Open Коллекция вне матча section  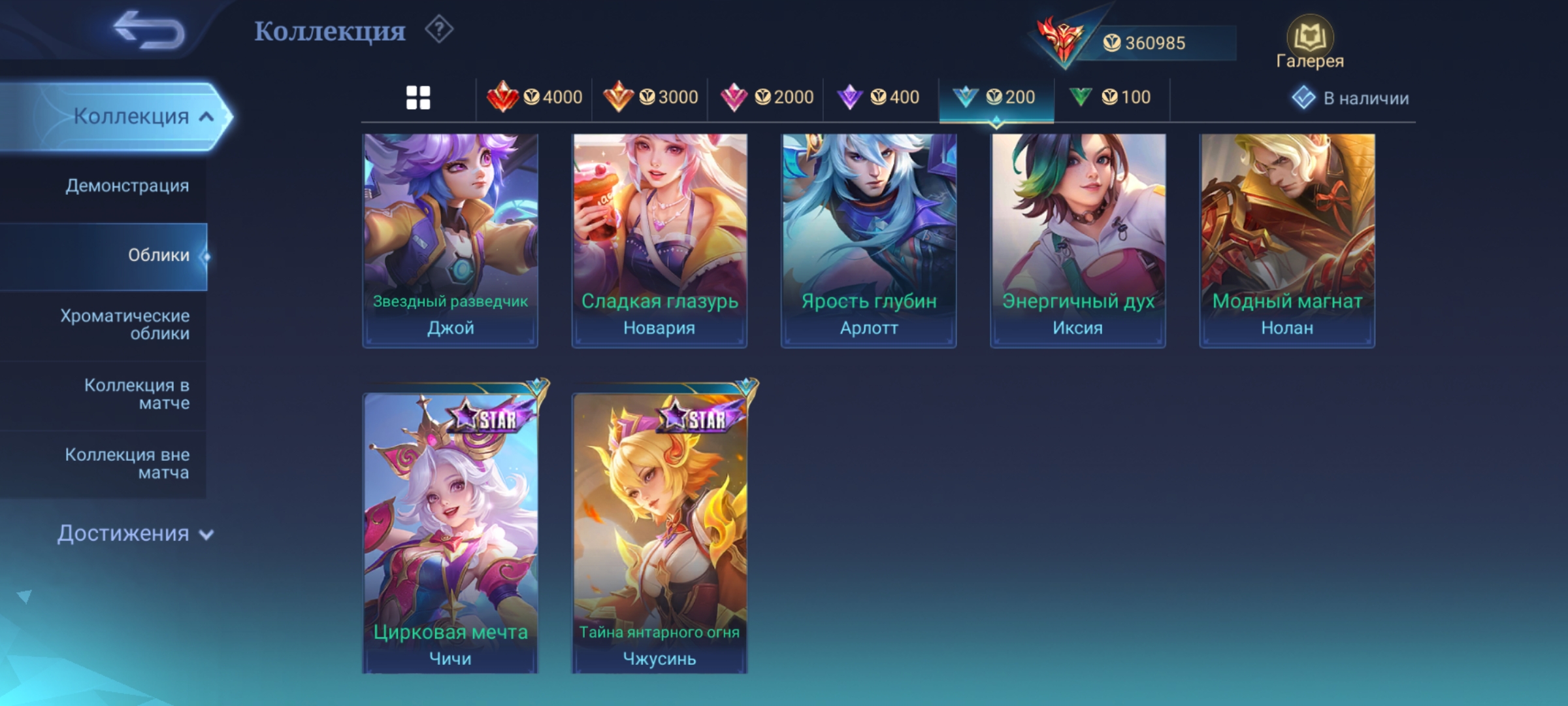tap(127, 463)
